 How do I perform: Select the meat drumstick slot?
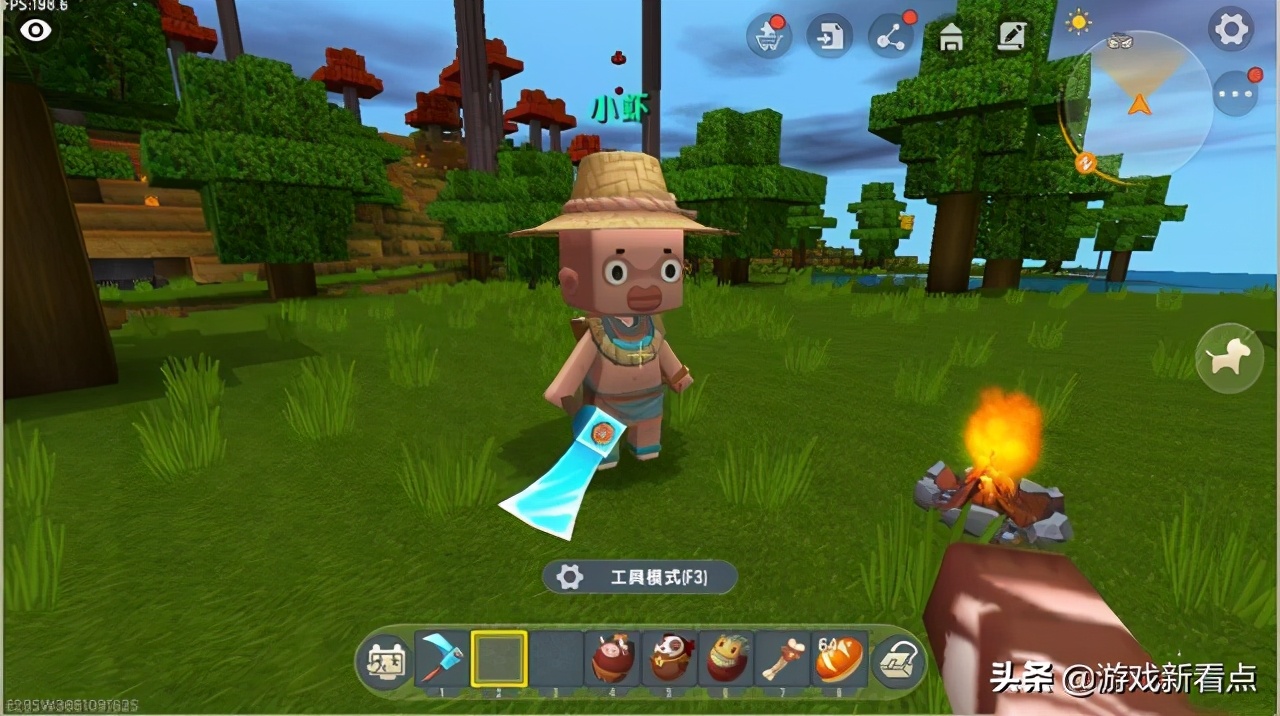click(783, 658)
